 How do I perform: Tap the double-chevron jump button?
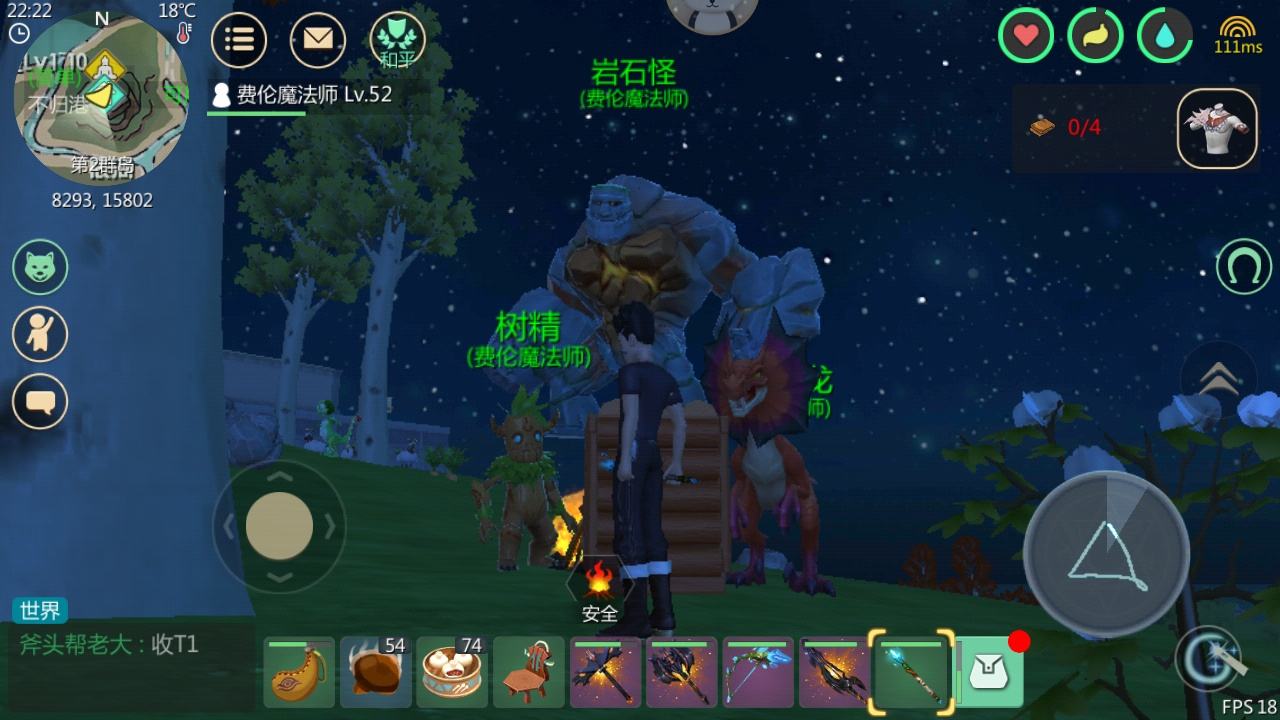coord(1218,377)
